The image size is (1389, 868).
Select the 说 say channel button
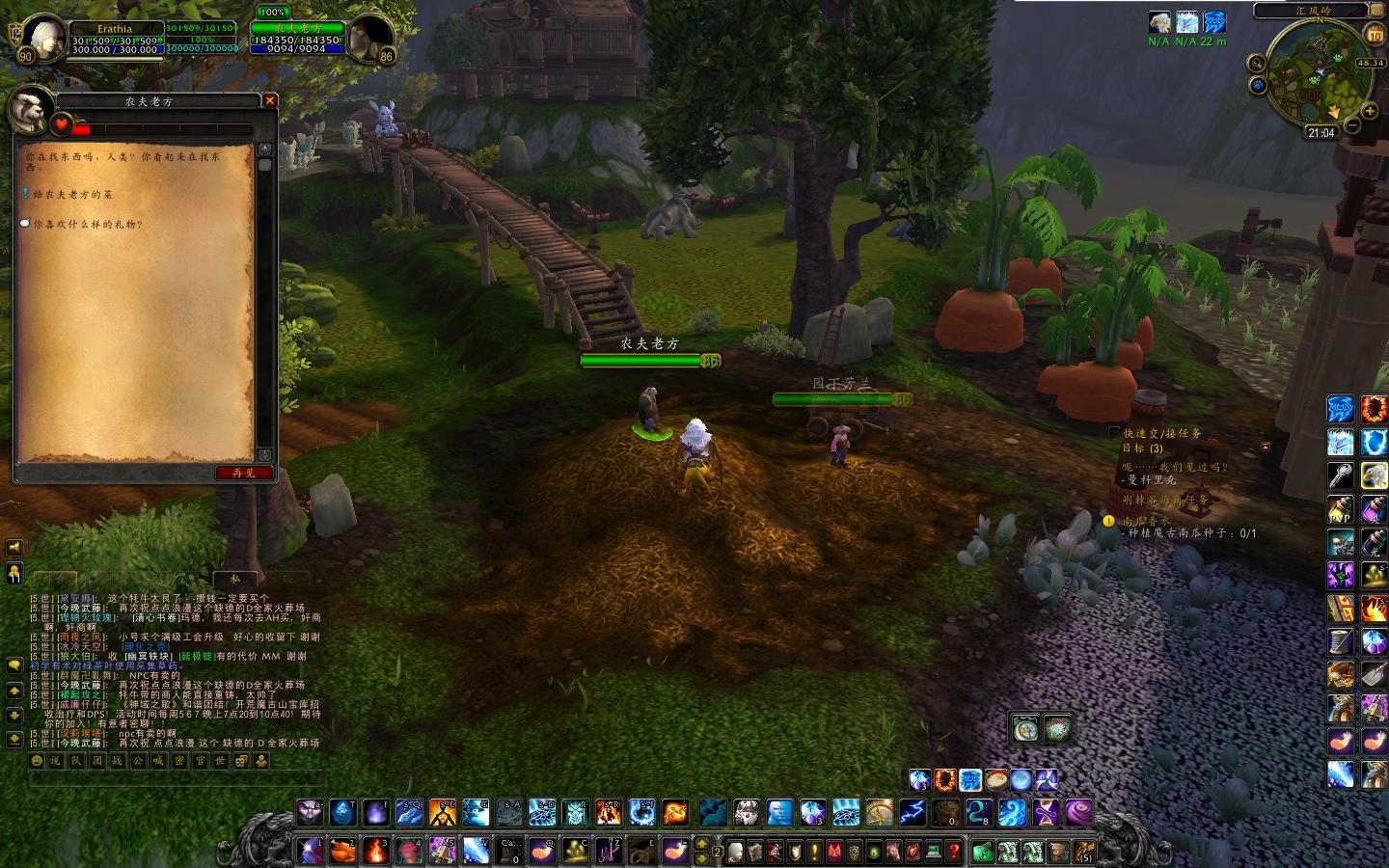point(55,761)
